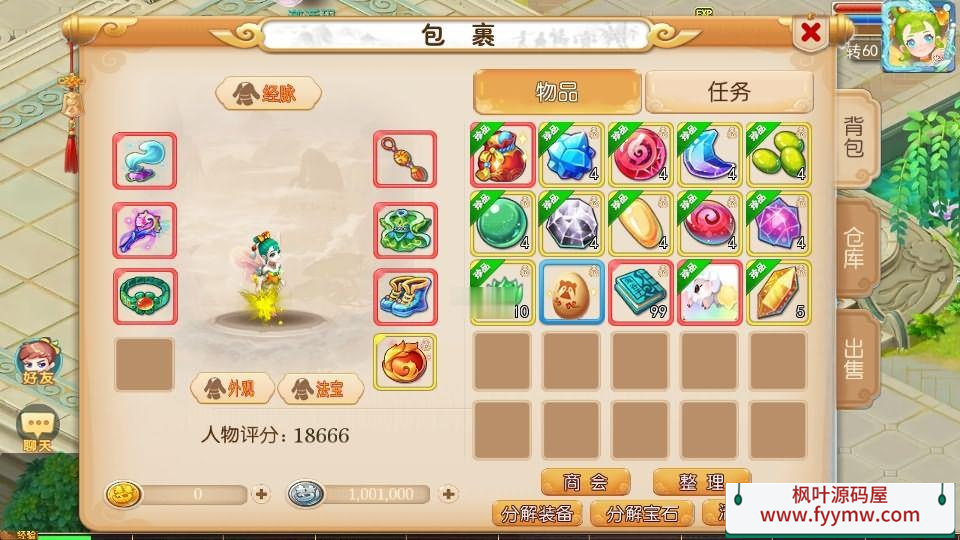The image size is (960, 540).
Task: Open the 好友 friends icon
Action: pos(37,363)
